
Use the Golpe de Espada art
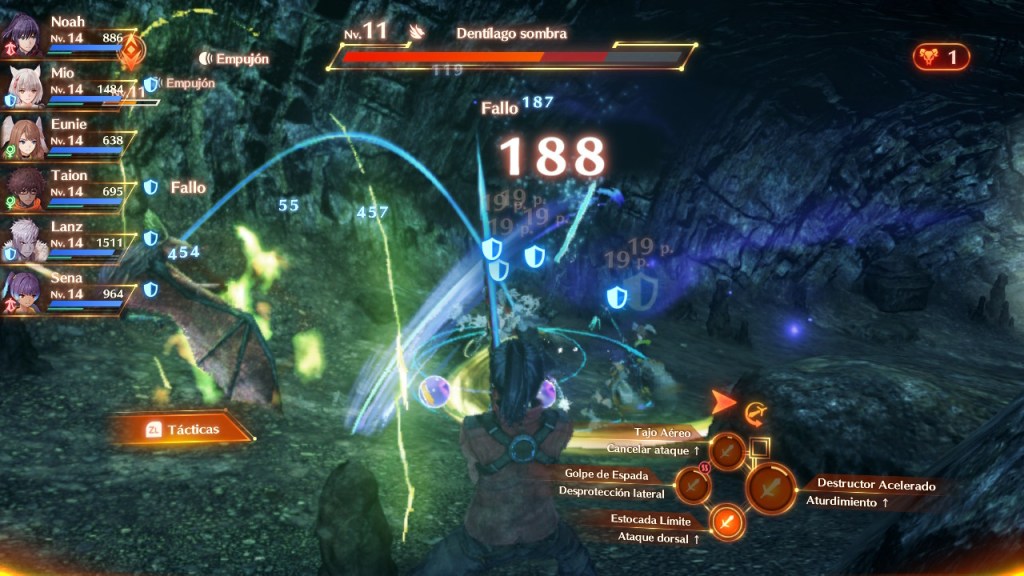(693, 485)
